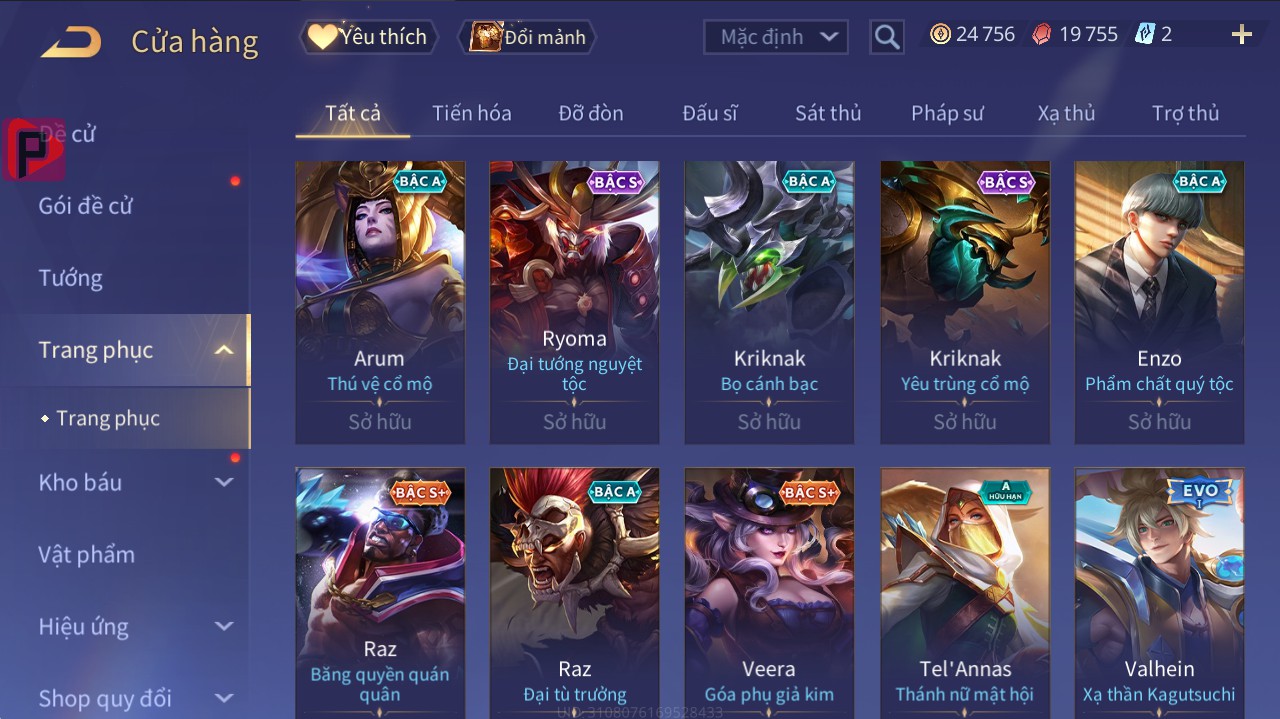
Task: Go back using the return arrow
Action: [72, 42]
